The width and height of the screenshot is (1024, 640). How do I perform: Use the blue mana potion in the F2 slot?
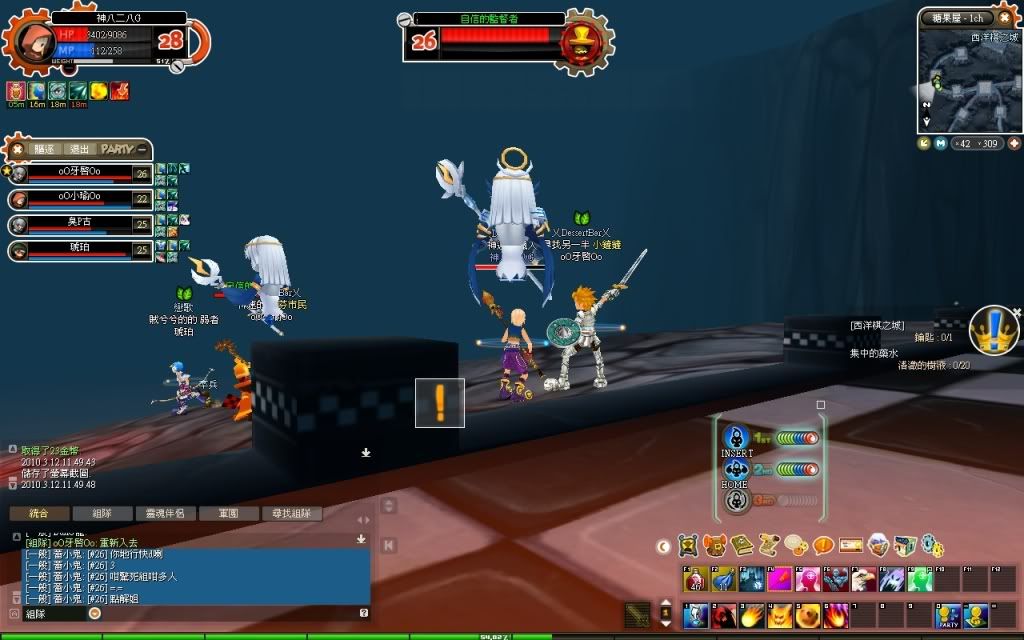point(723,580)
